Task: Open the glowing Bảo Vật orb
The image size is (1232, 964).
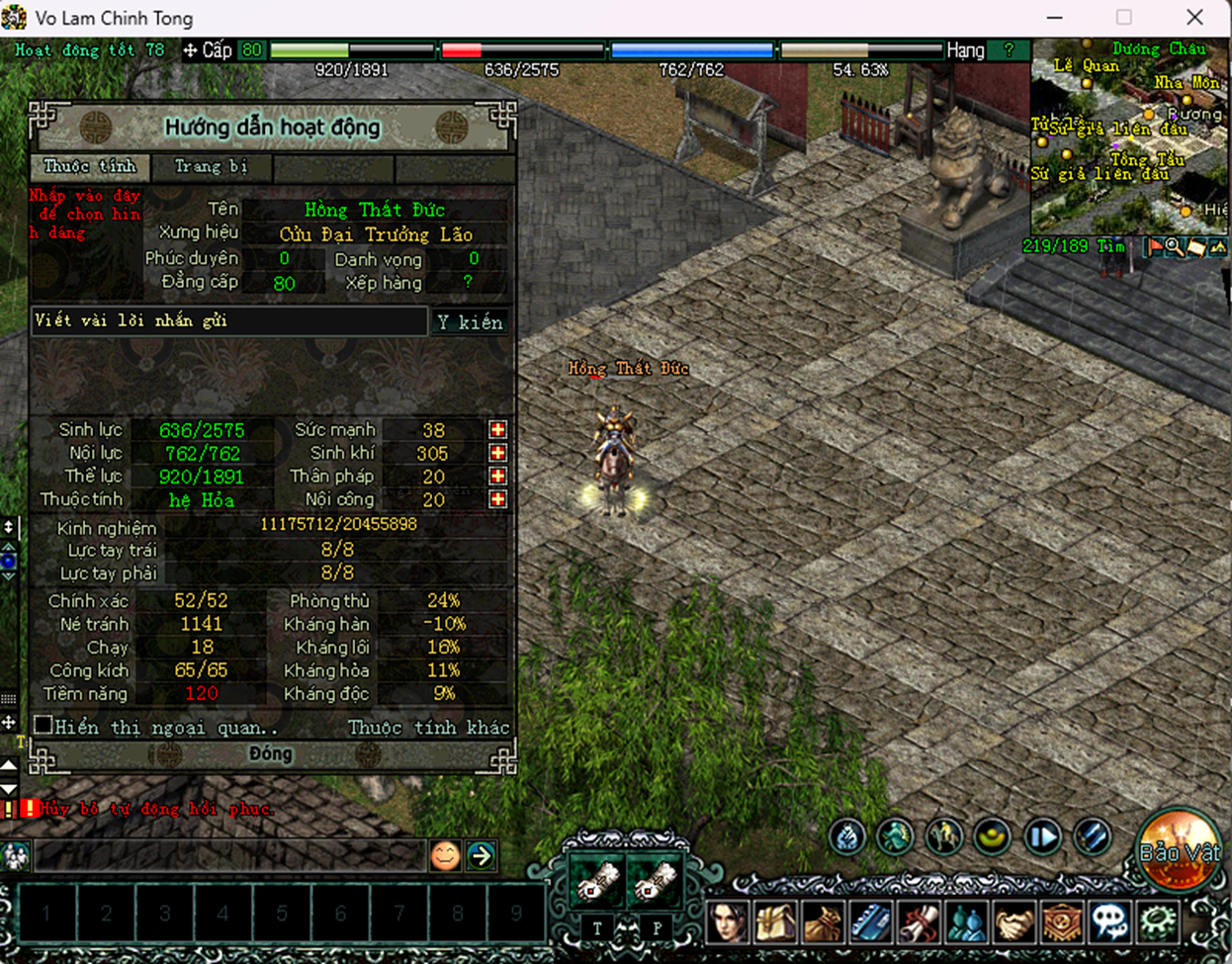Action: click(1178, 850)
